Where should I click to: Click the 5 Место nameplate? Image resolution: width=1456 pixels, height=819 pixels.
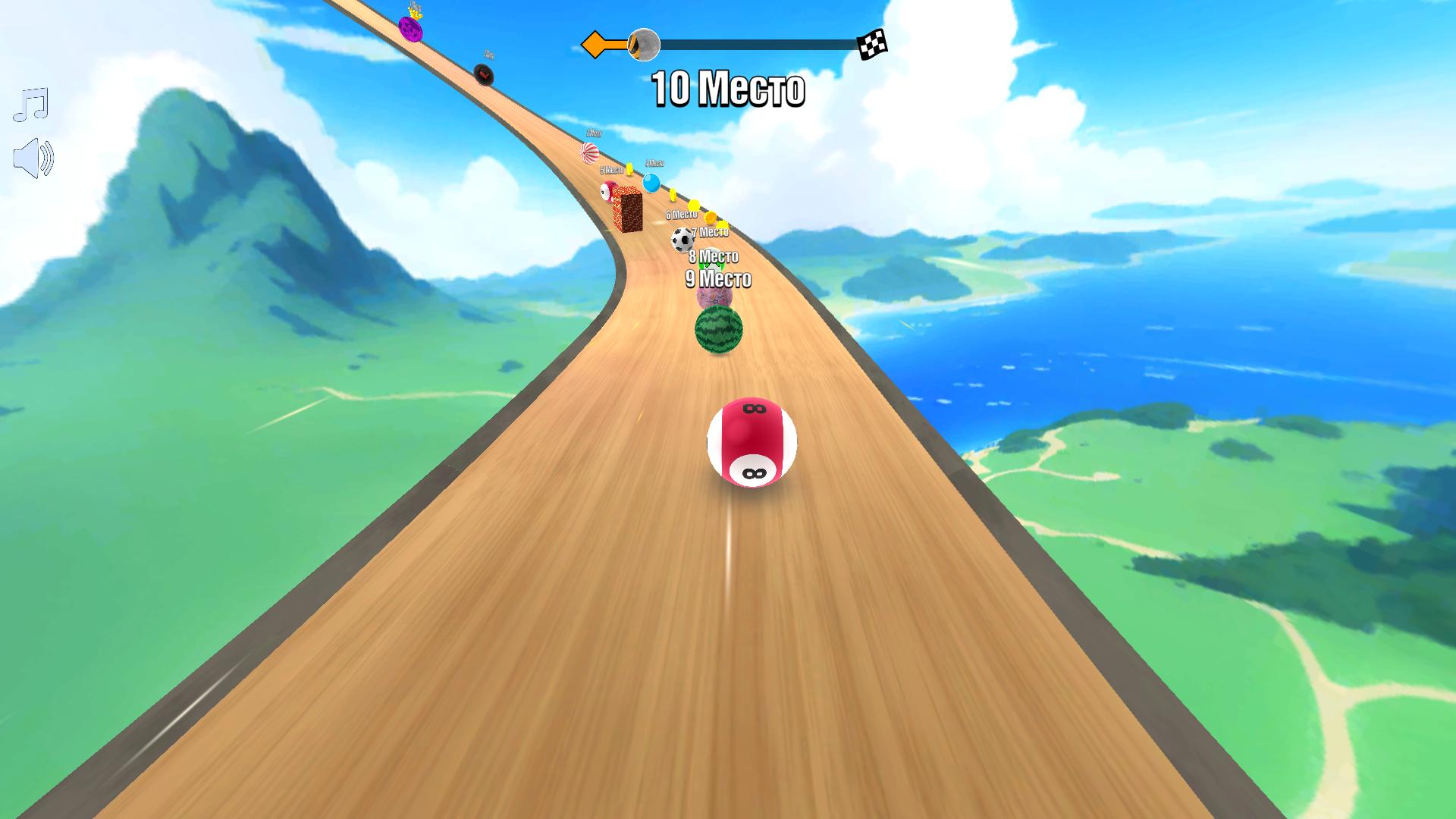coord(612,171)
